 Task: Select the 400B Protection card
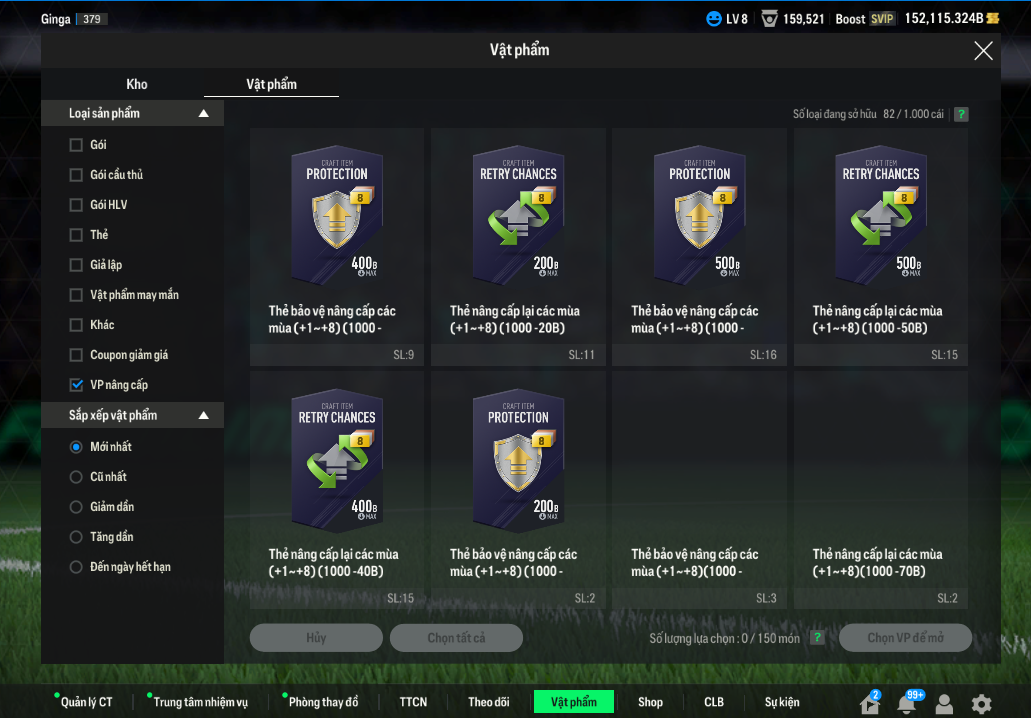337,215
